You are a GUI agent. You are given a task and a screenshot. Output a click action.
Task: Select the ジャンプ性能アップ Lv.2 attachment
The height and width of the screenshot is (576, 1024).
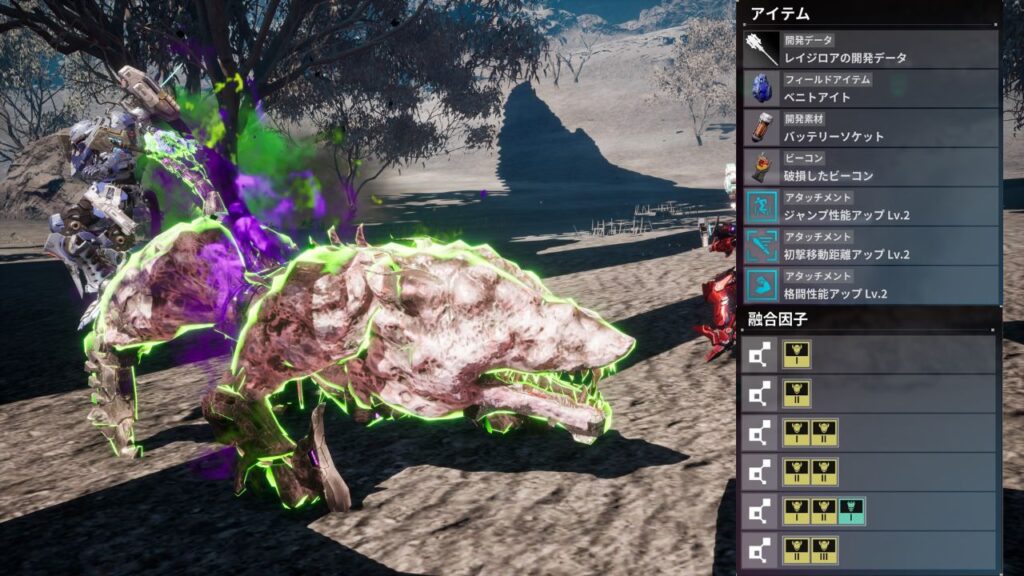870,207
